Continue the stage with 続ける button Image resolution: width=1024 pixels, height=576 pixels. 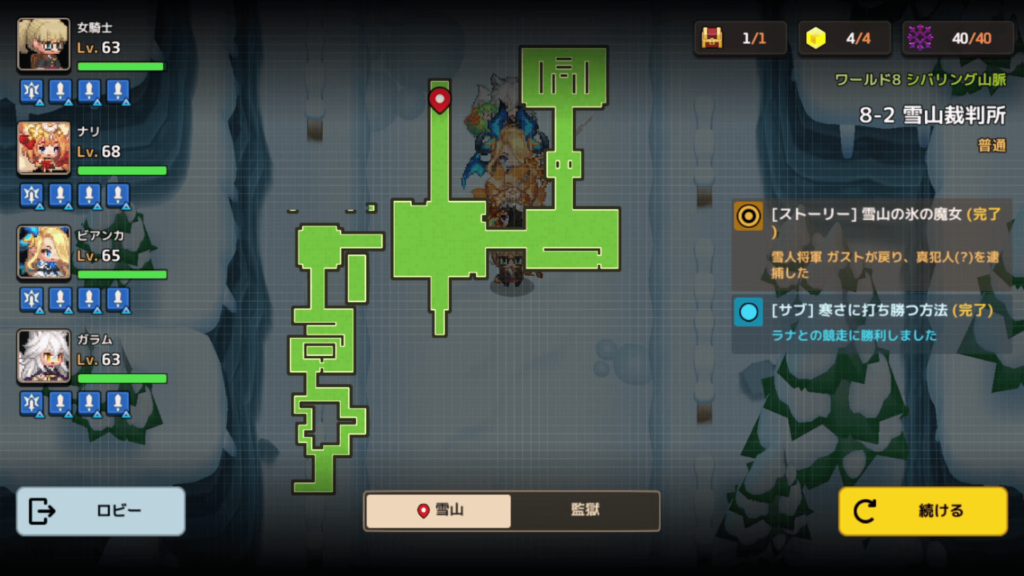tap(922, 511)
